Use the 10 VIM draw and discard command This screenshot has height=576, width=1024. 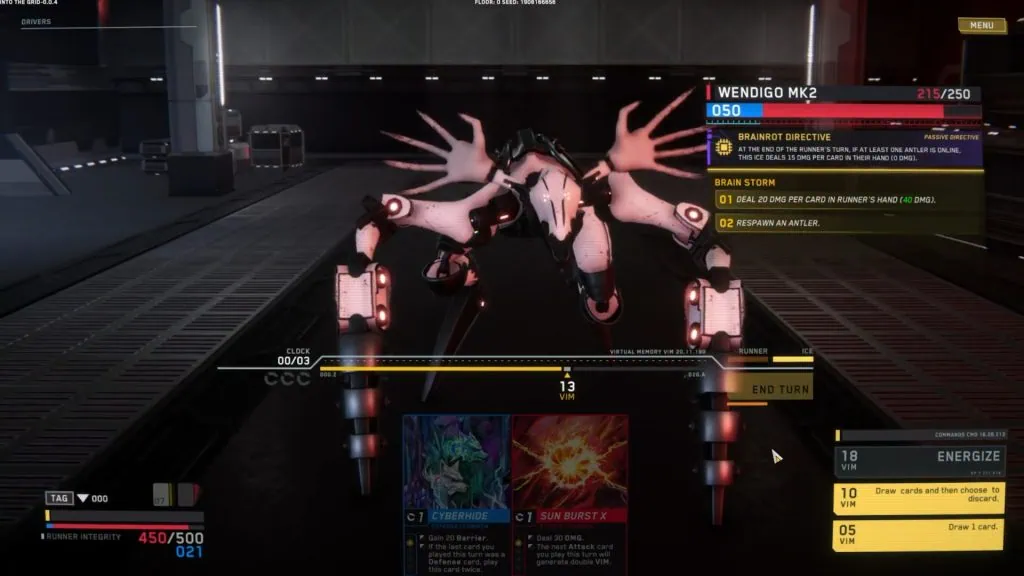point(919,498)
